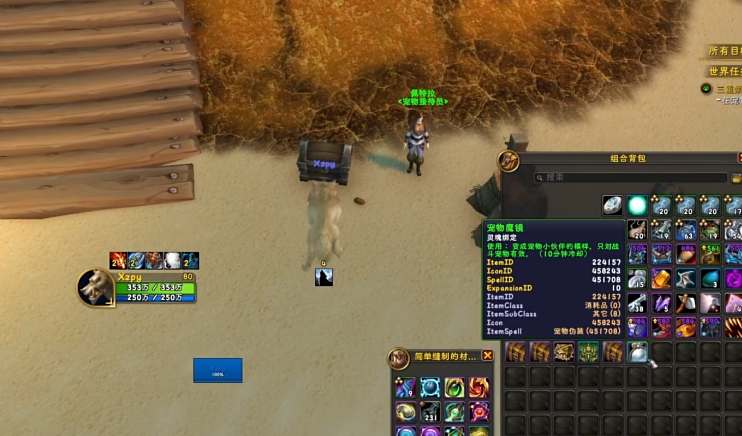
Task: Close the 简单缝制的材 bag window
Action: tap(488, 356)
